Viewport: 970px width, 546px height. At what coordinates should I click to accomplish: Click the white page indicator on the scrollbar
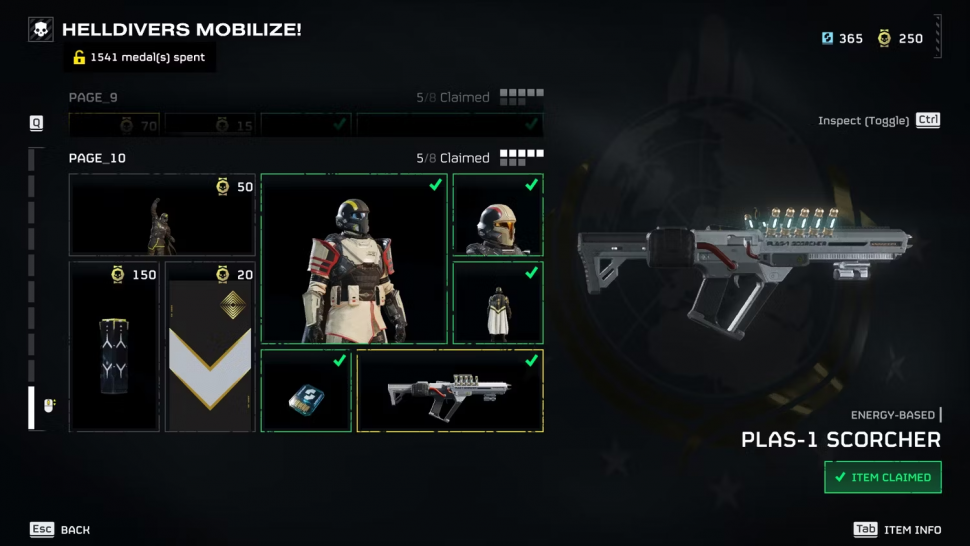tap(32, 407)
